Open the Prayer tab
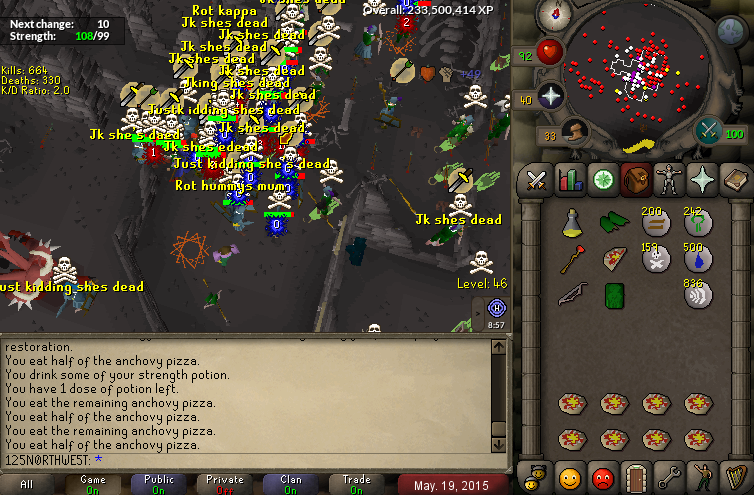 700,181
